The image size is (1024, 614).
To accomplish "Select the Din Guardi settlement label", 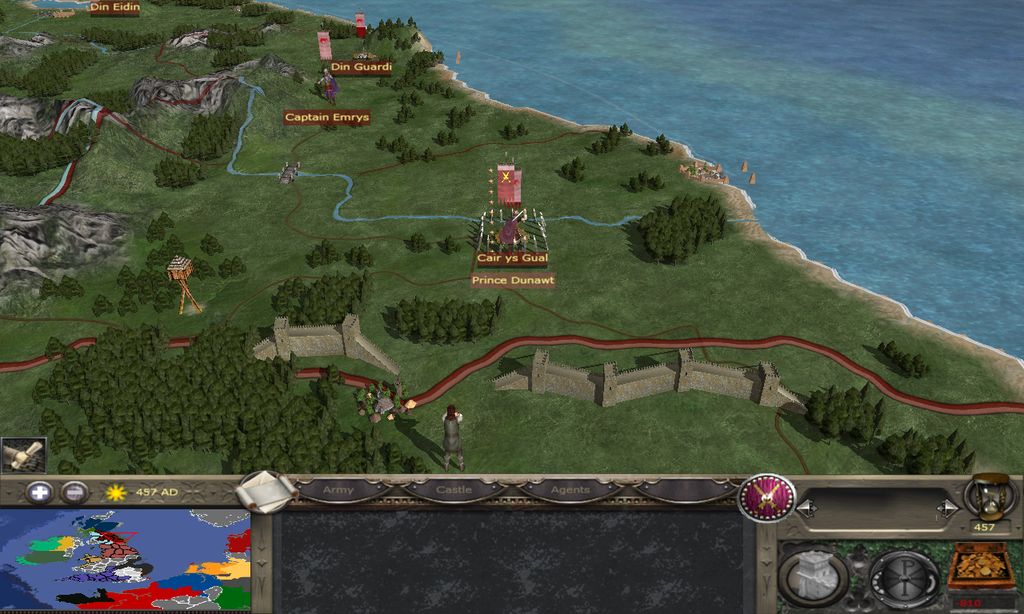I will 360,67.
